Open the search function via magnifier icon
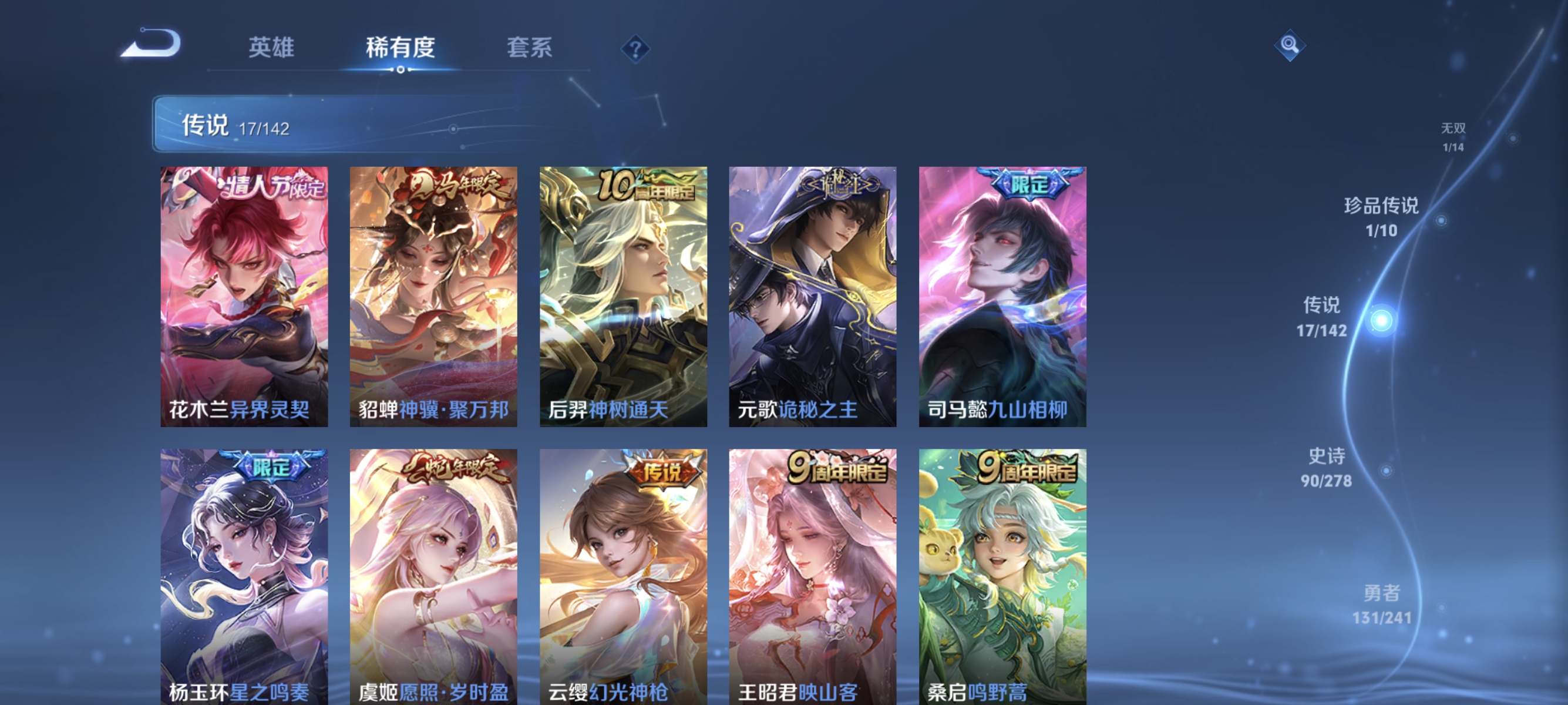Image resolution: width=1568 pixels, height=705 pixels. [x=1290, y=46]
